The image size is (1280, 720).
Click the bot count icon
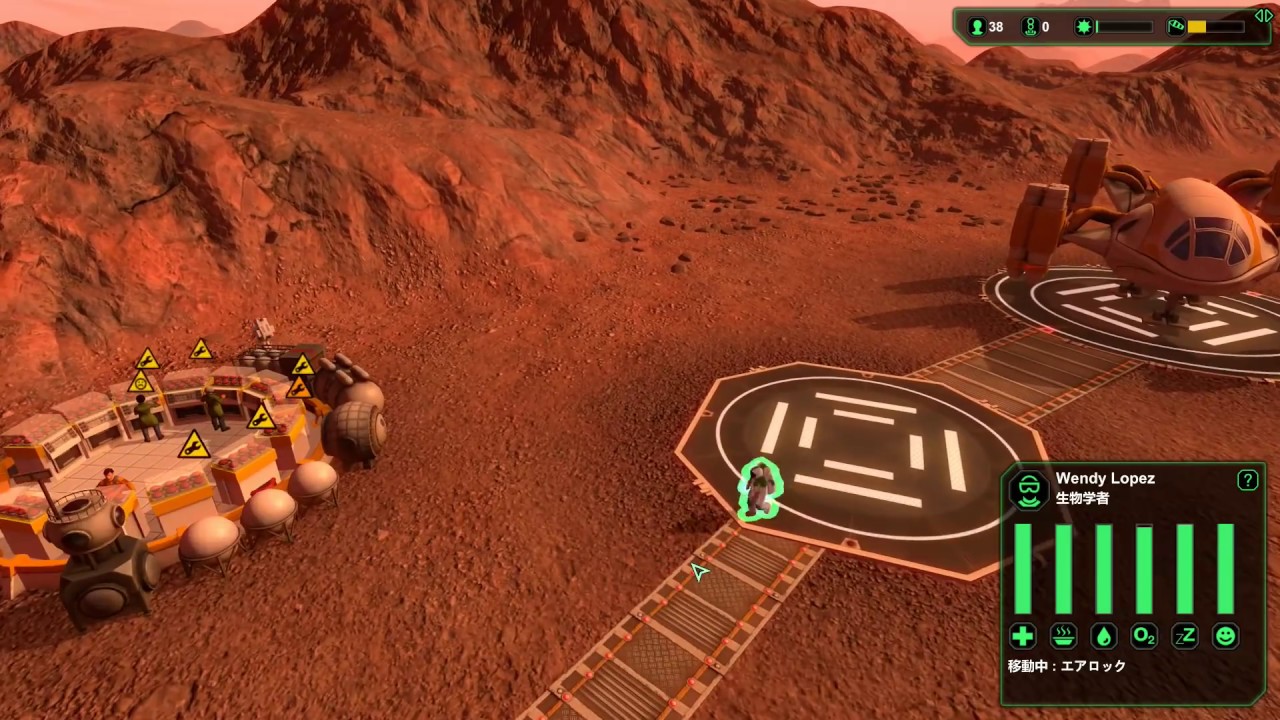(1030, 27)
